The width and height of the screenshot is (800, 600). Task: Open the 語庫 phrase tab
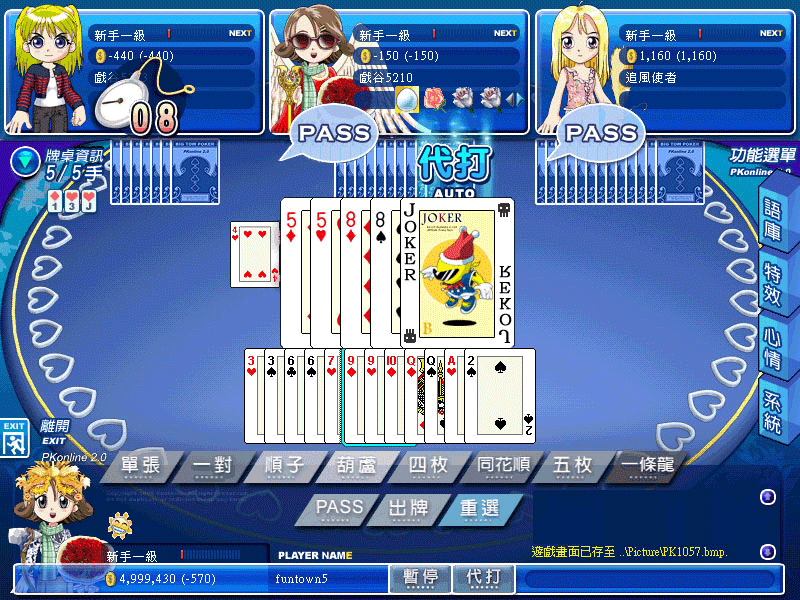(773, 212)
